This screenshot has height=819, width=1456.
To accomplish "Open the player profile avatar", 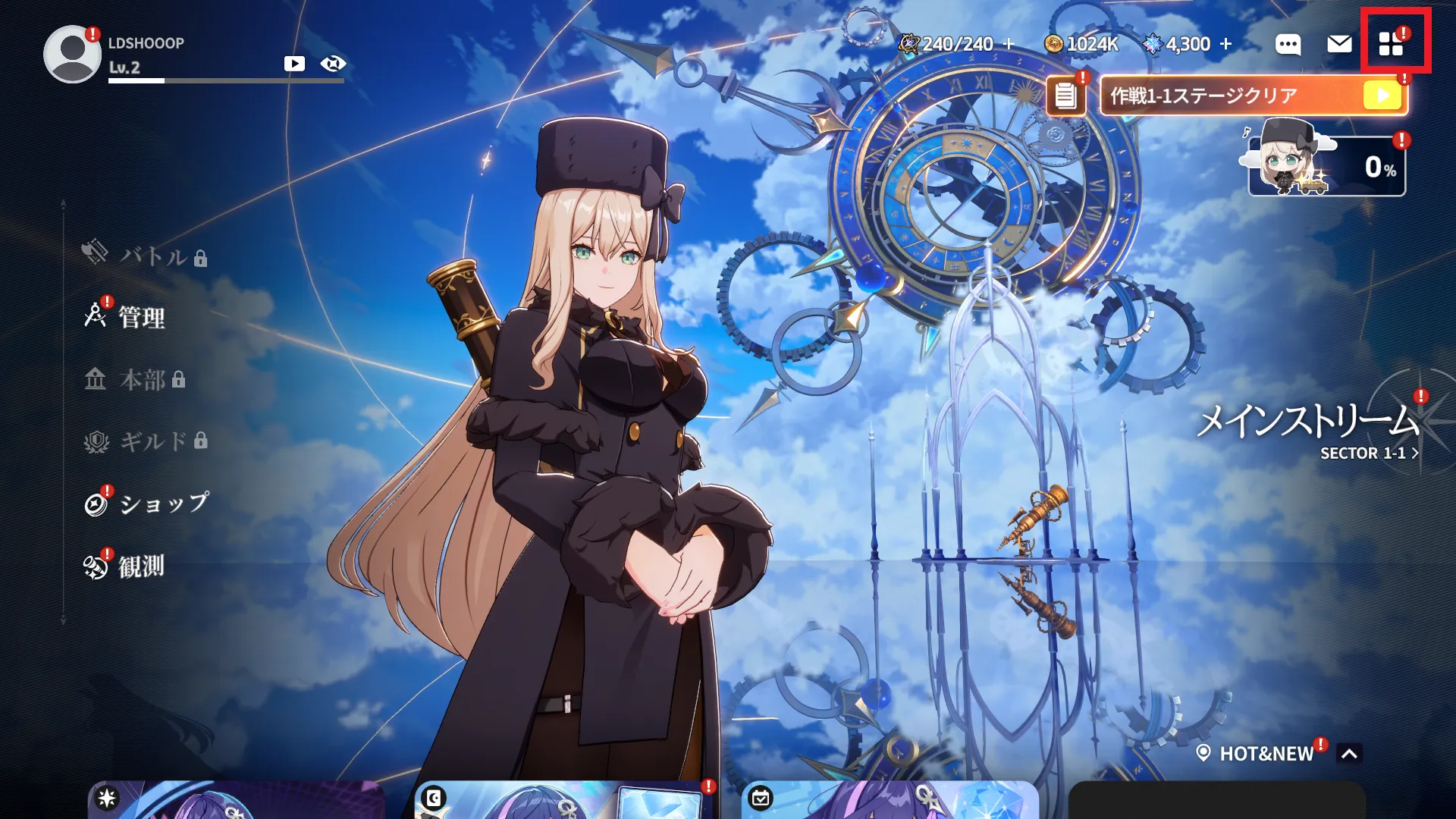I will pos(71,55).
